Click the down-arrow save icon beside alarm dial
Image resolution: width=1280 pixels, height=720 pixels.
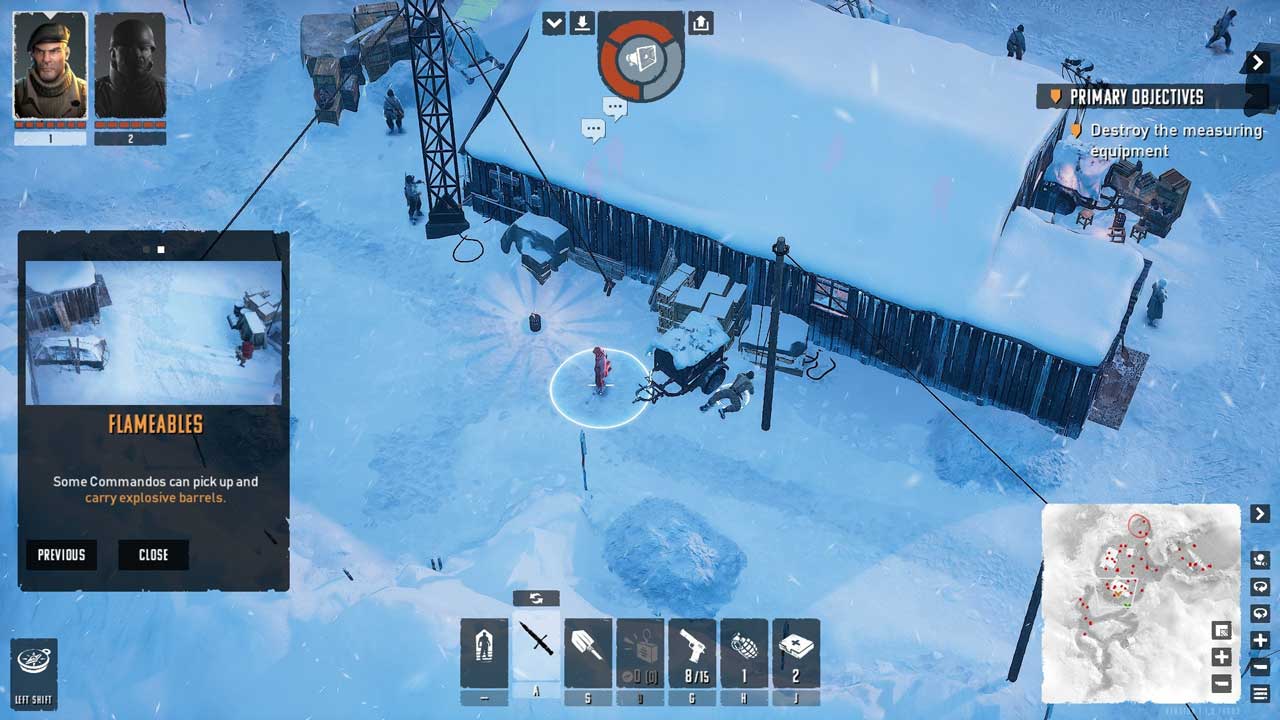582,23
